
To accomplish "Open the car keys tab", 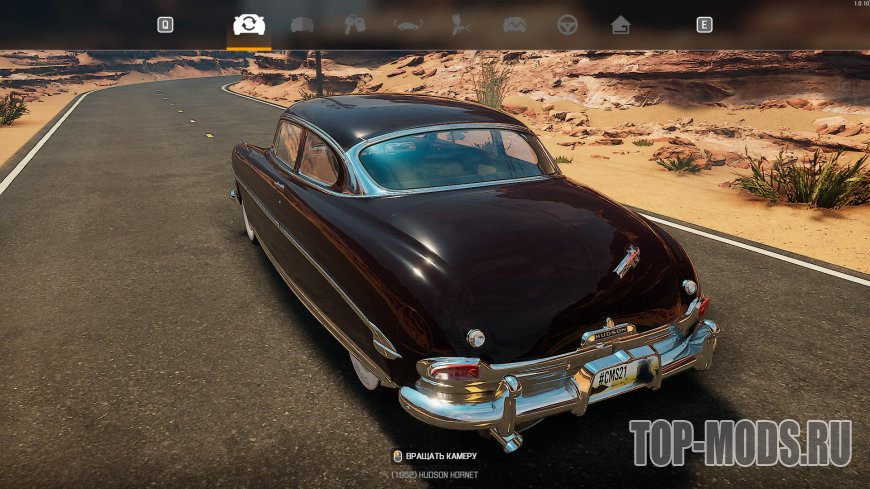I will coord(355,25).
